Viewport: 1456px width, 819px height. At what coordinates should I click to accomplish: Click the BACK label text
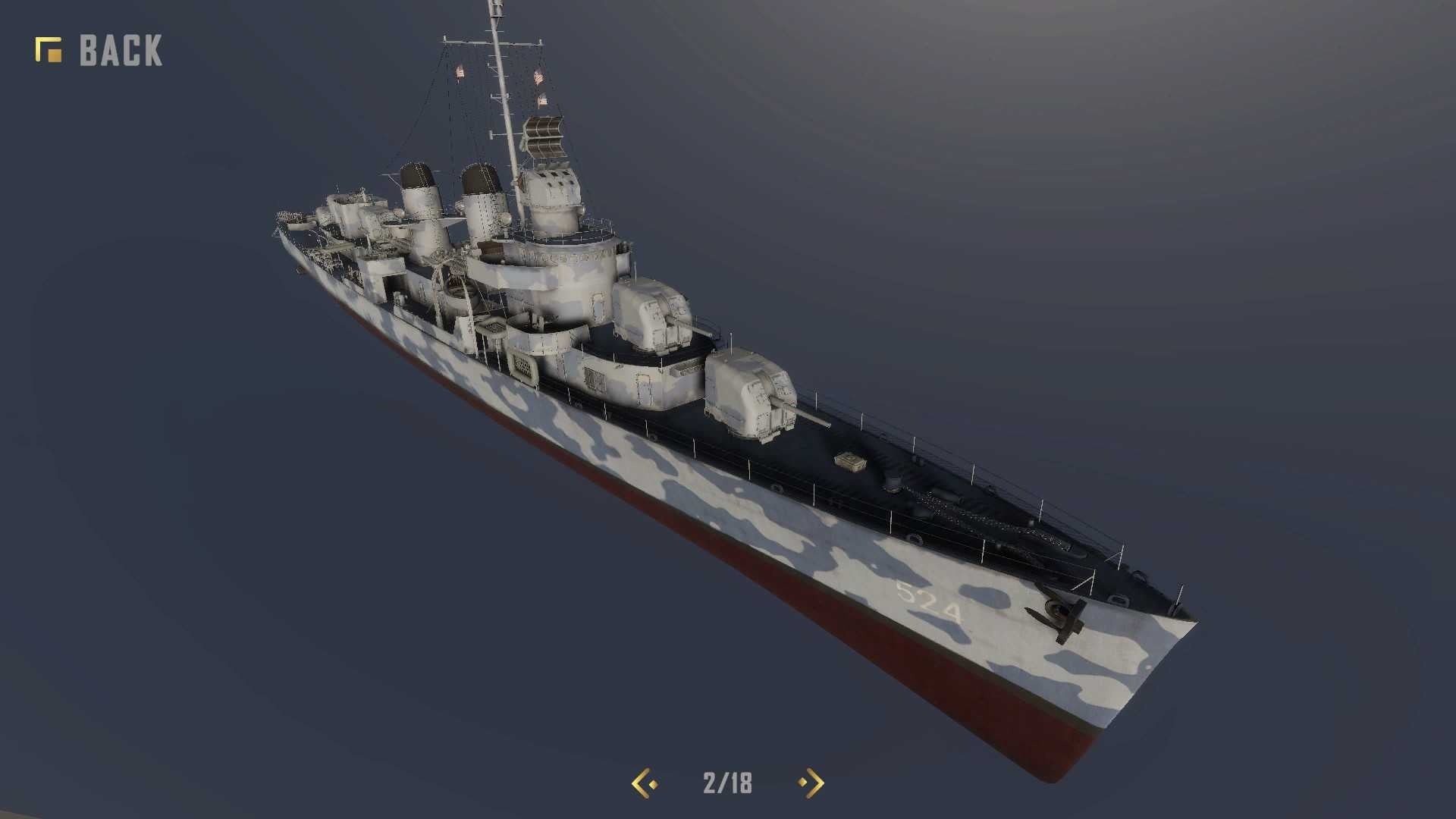point(120,50)
